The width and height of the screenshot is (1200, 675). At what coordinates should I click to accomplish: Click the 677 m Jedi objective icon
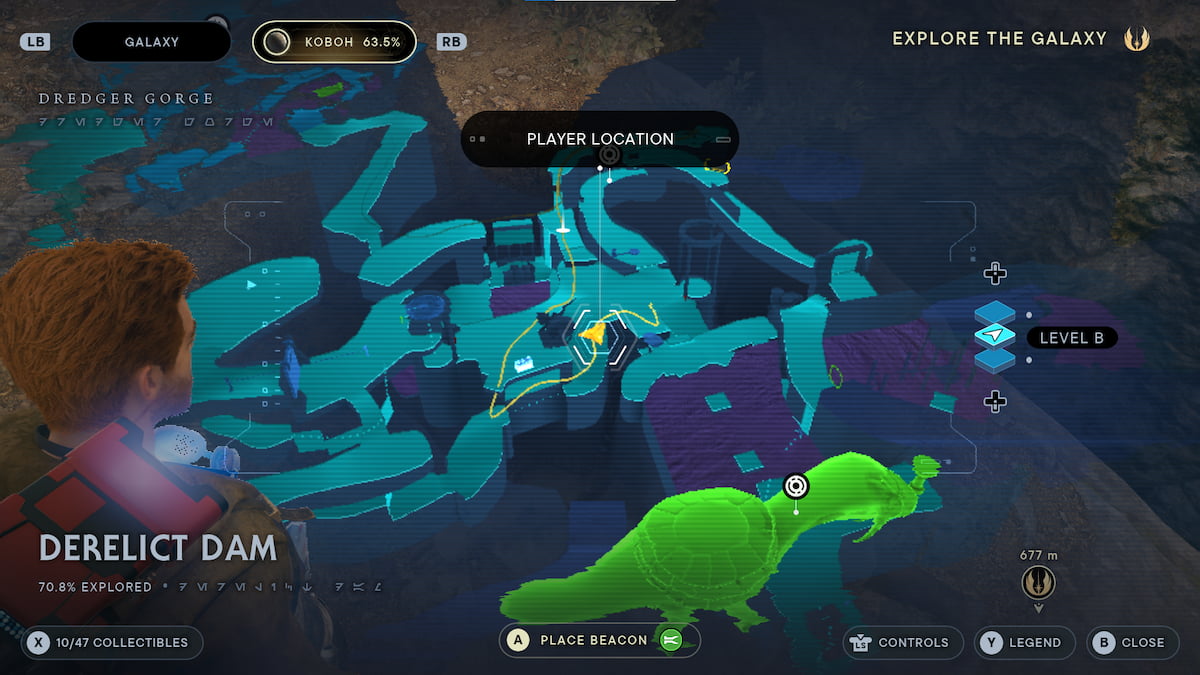point(1038,582)
